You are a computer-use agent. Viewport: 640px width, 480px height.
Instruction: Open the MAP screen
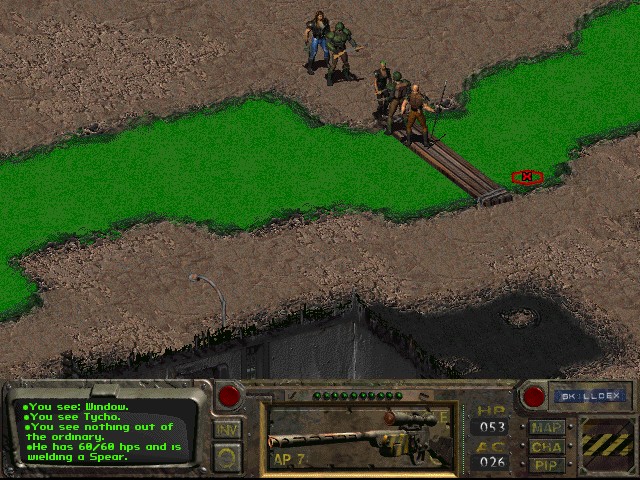tap(547, 428)
